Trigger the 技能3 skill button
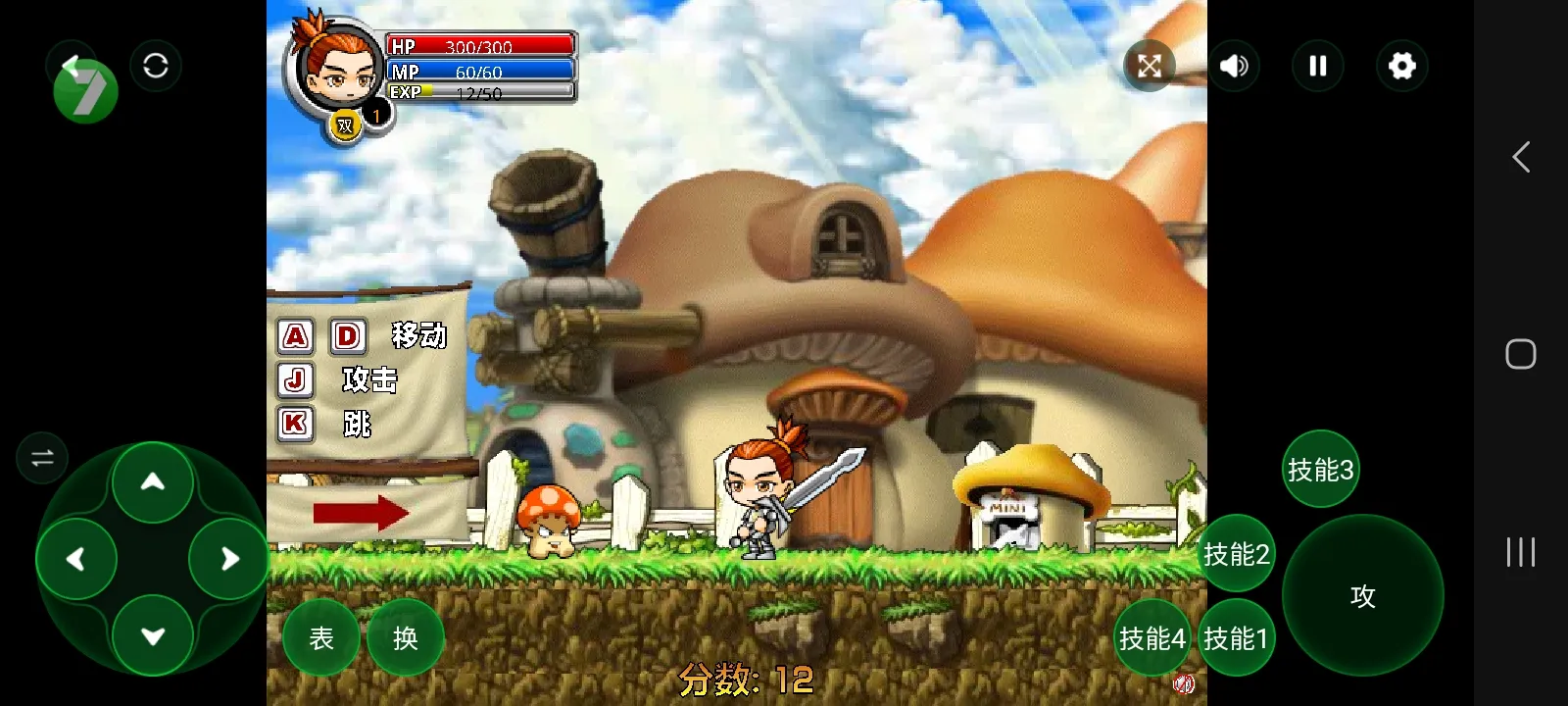 [x=1320, y=470]
